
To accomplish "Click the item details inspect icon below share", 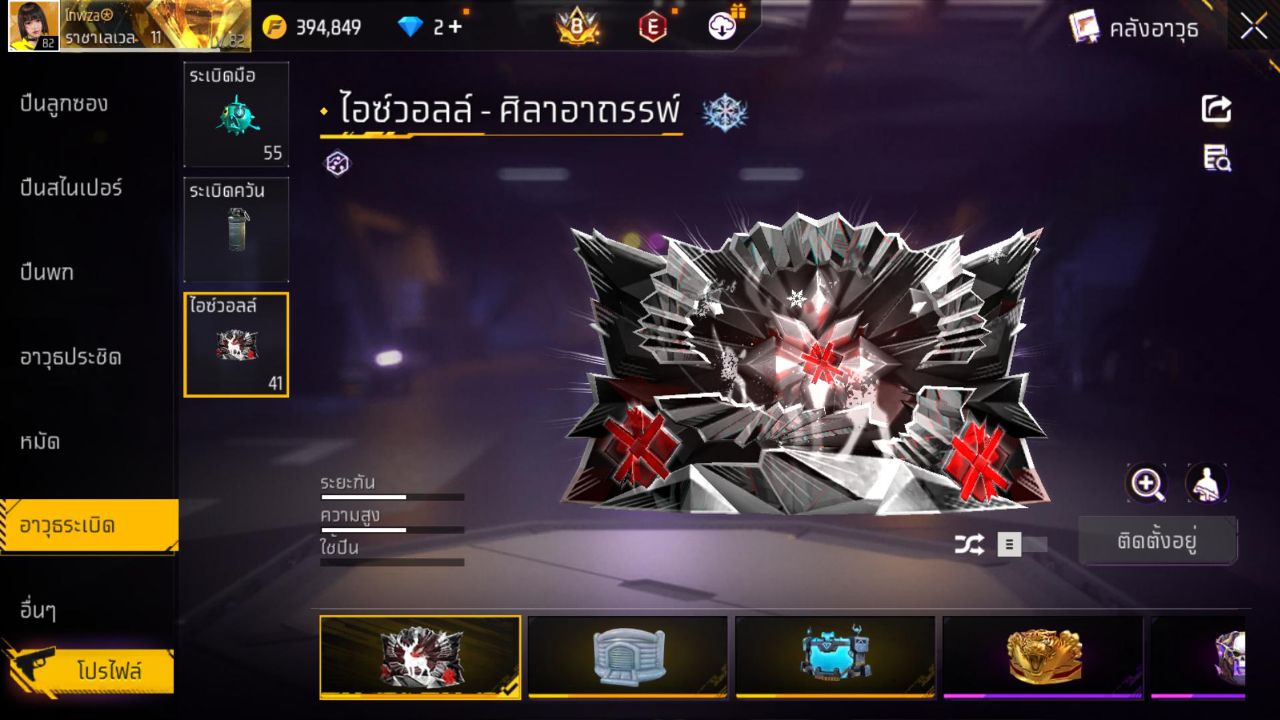I will (x=1215, y=158).
